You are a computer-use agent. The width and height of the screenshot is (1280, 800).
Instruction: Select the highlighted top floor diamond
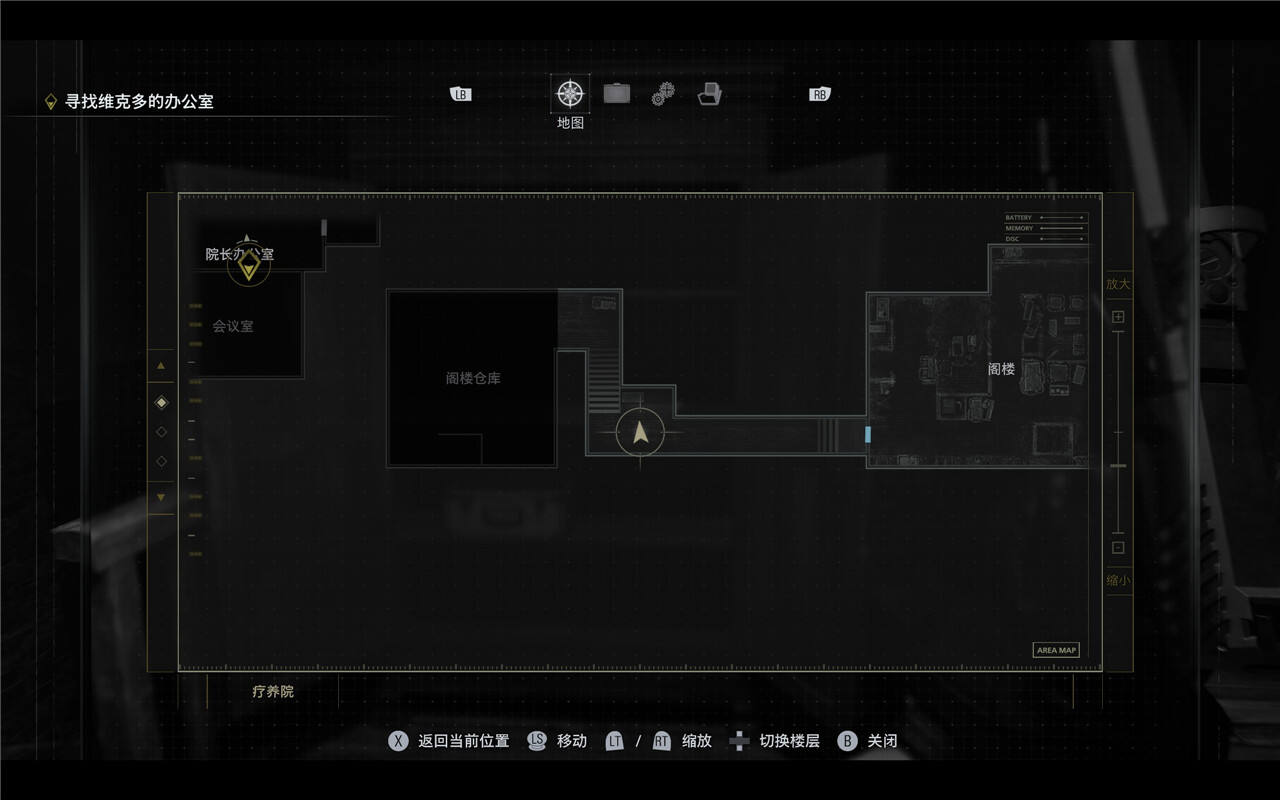(162, 402)
